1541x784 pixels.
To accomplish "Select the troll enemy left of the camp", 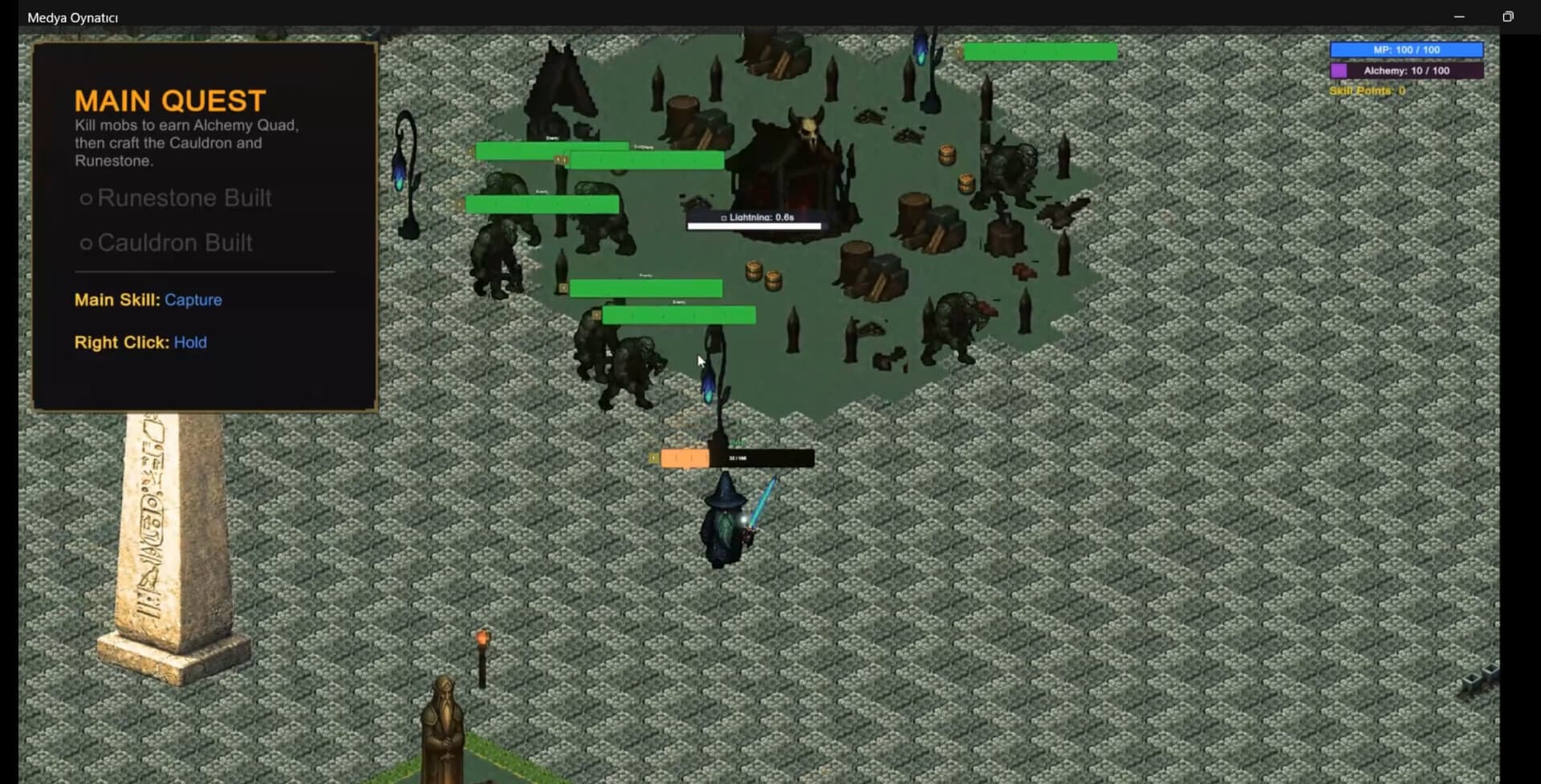I will (502, 257).
